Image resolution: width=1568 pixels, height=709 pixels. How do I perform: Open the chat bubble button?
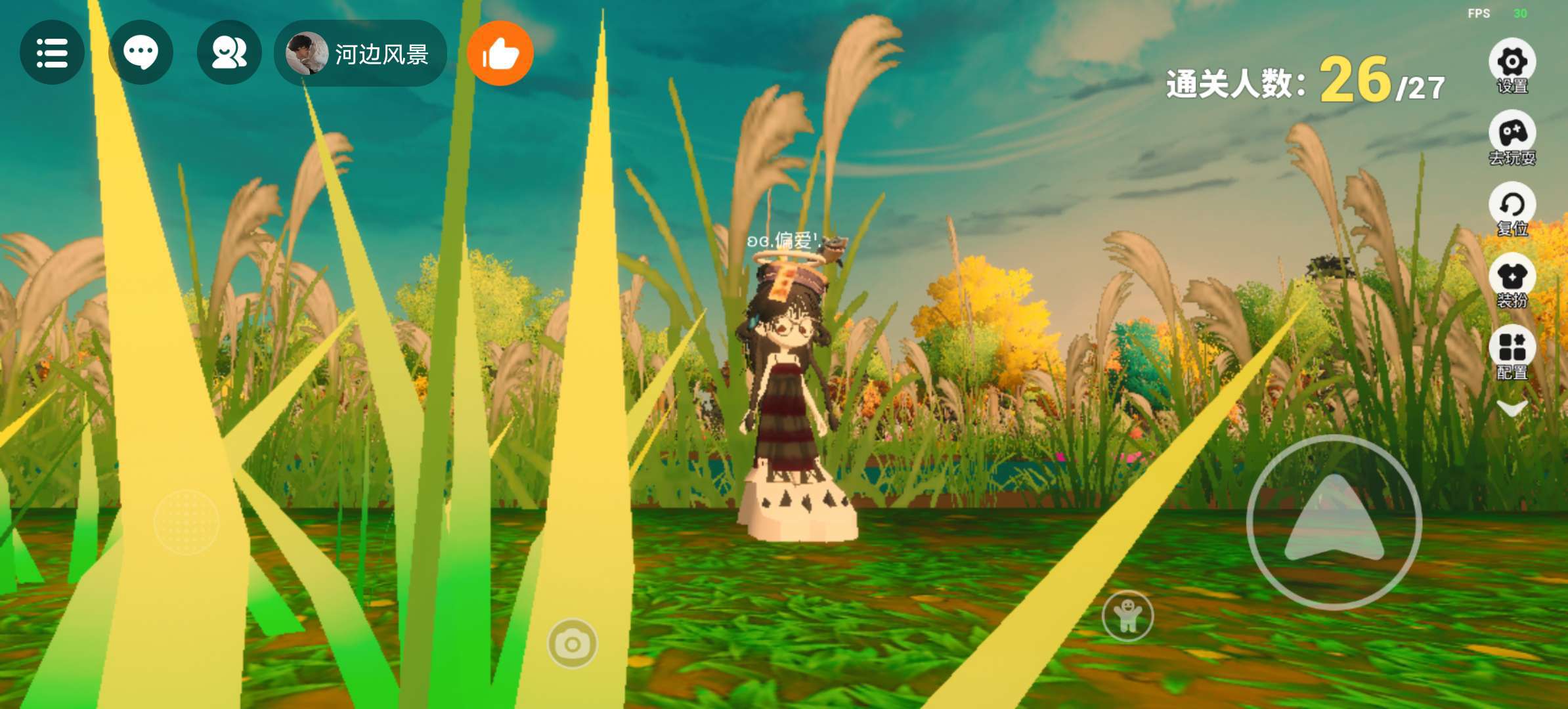click(141, 53)
